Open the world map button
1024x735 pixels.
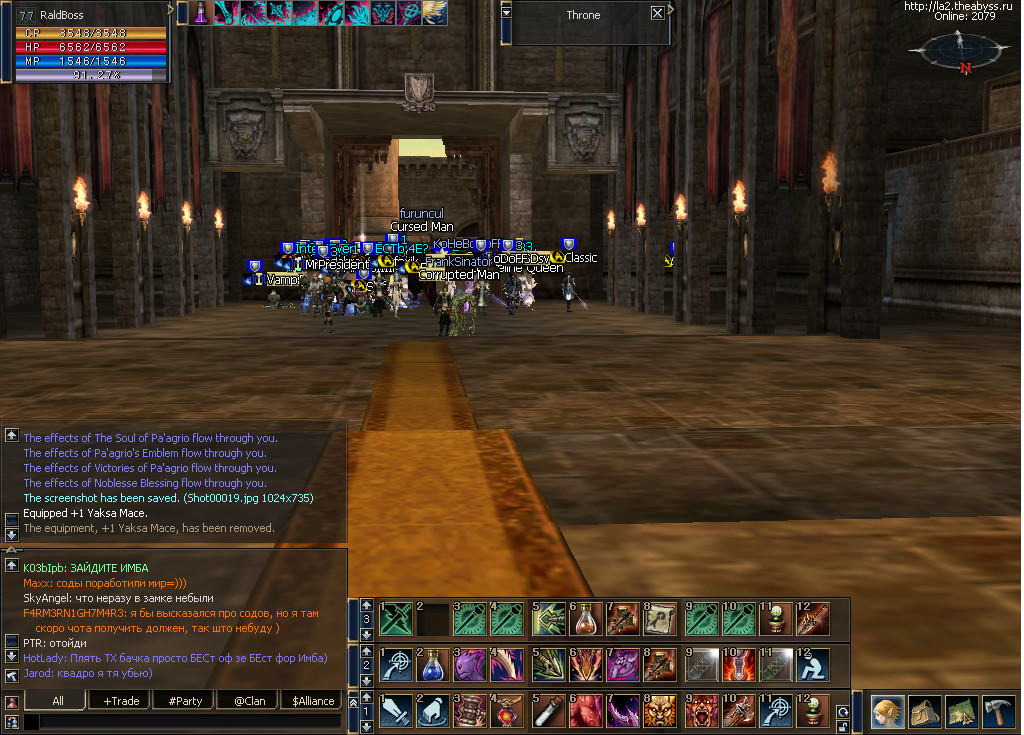tap(962, 711)
